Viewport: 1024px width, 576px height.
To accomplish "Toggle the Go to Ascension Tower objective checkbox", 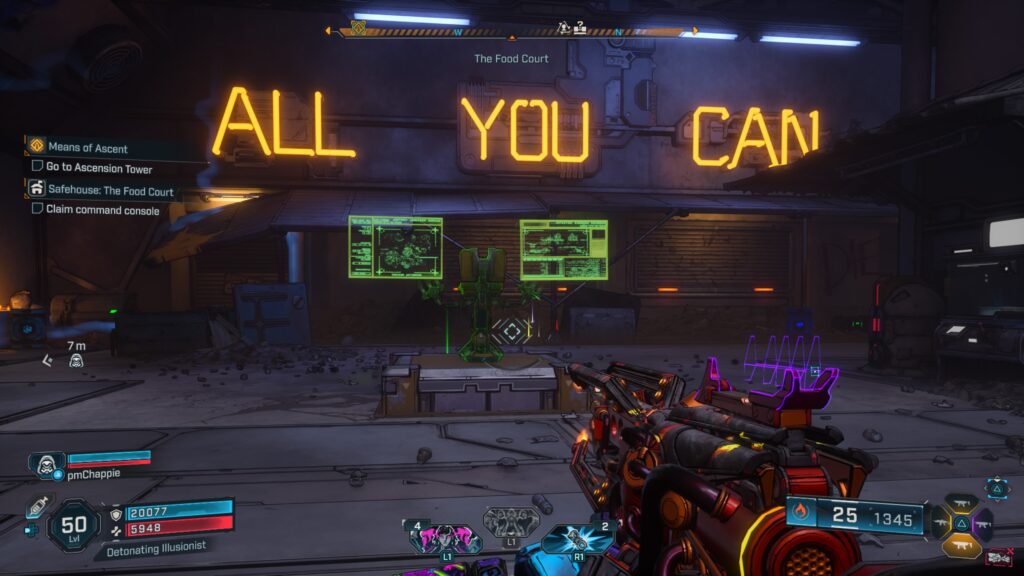I will click(38, 169).
